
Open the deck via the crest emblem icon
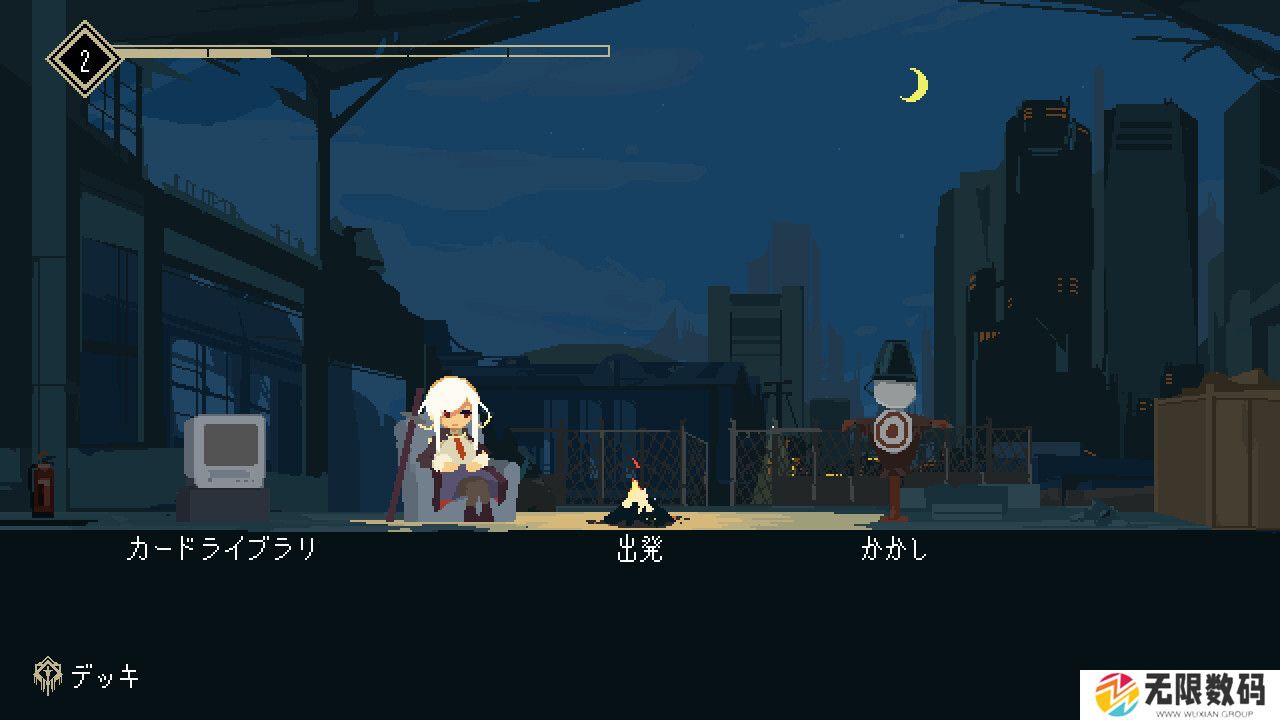point(47,674)
